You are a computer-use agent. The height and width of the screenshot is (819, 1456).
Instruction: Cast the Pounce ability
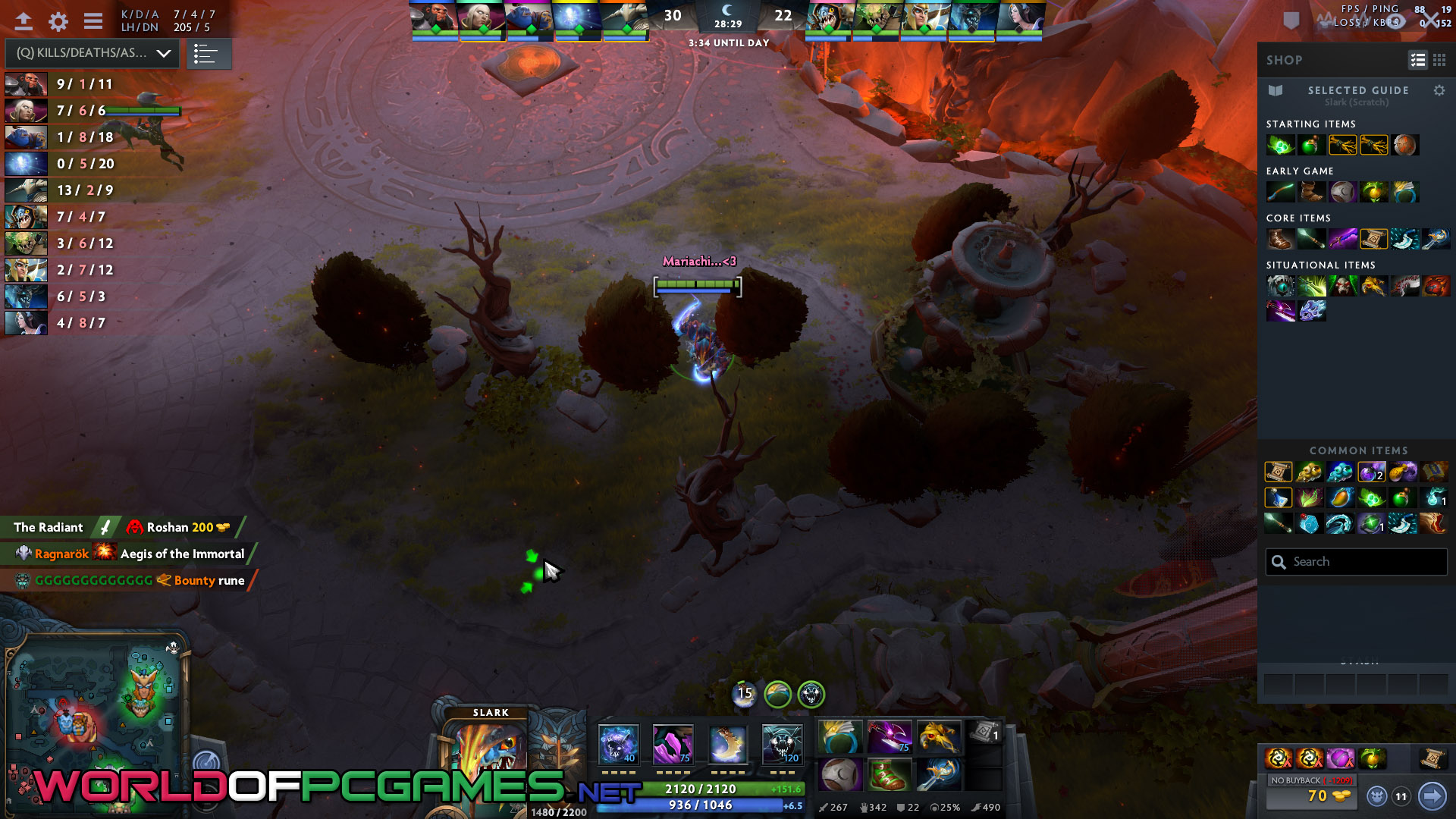pyautogui.click(x=673, y=743)
